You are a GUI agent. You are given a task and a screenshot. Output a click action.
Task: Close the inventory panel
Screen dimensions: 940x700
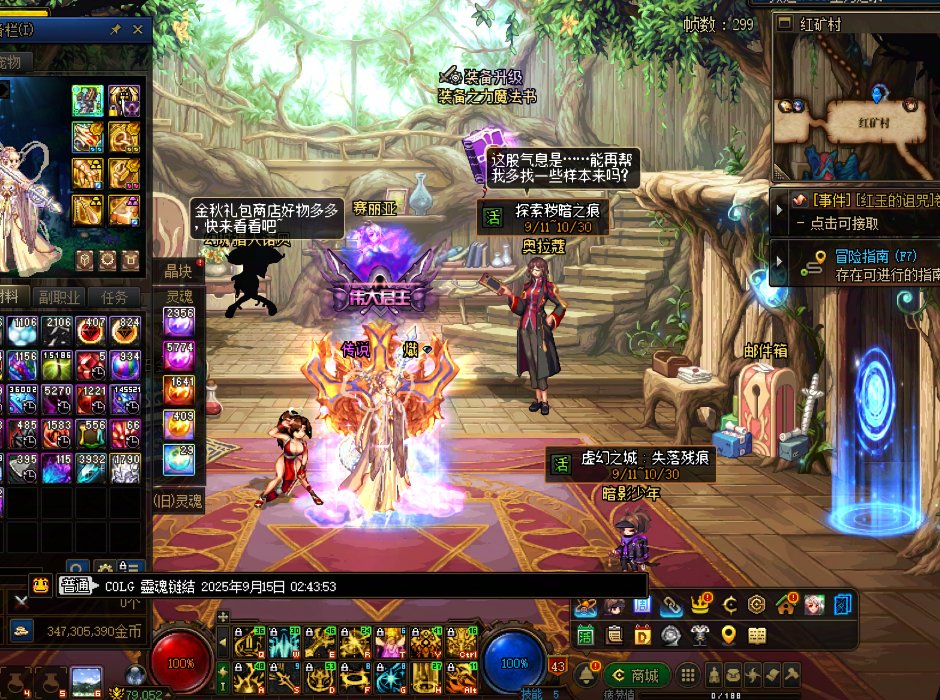pyautogui.click(x=138, y=31)
